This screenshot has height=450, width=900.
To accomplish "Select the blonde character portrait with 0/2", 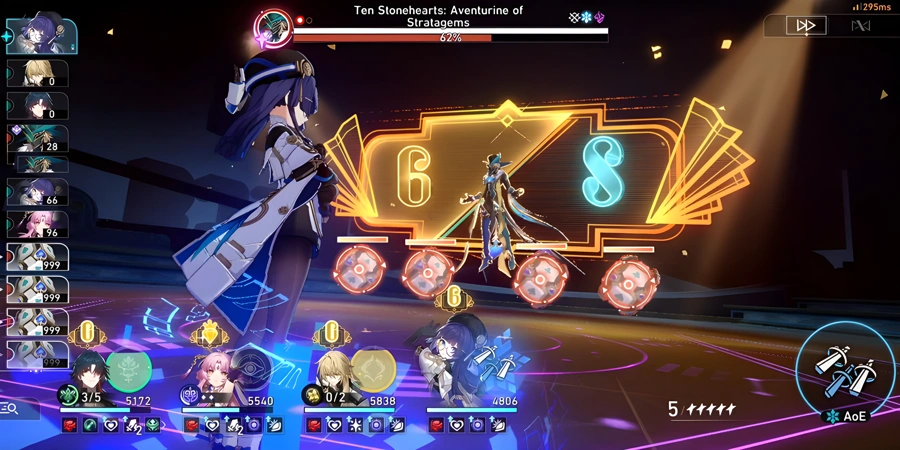I will (x=332, y=377).
